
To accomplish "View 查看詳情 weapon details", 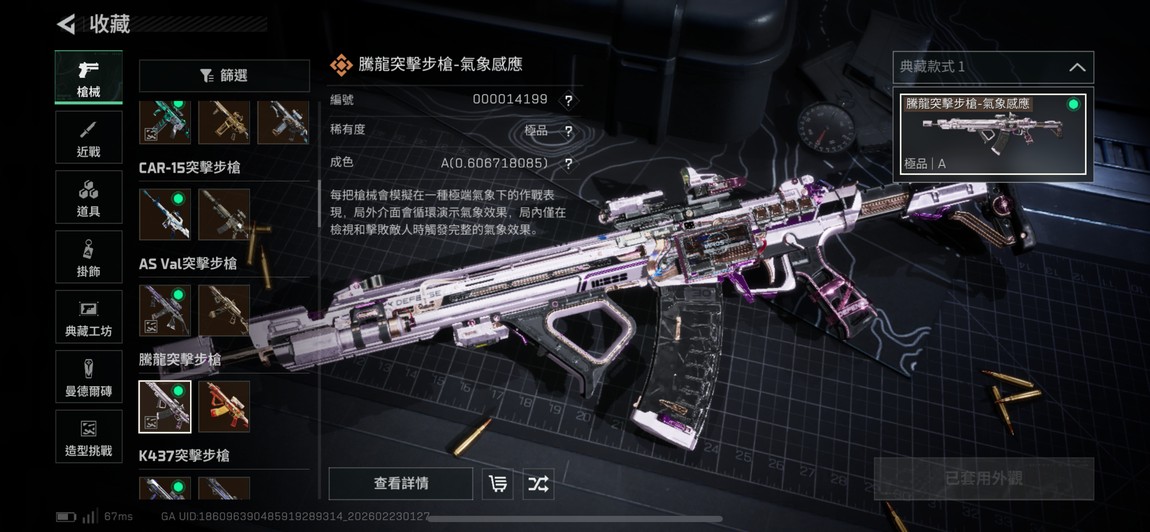I will tap(401, 484).
